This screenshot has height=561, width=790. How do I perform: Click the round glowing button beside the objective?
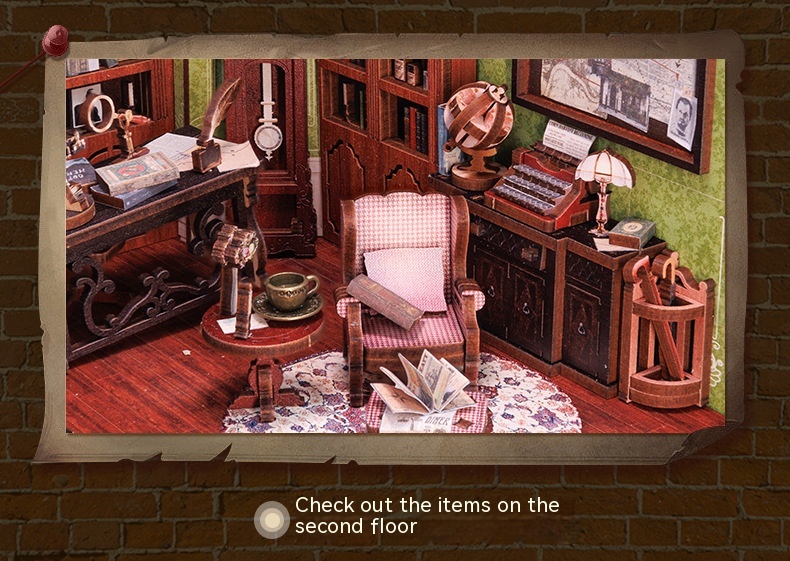[x=272, y=520]
